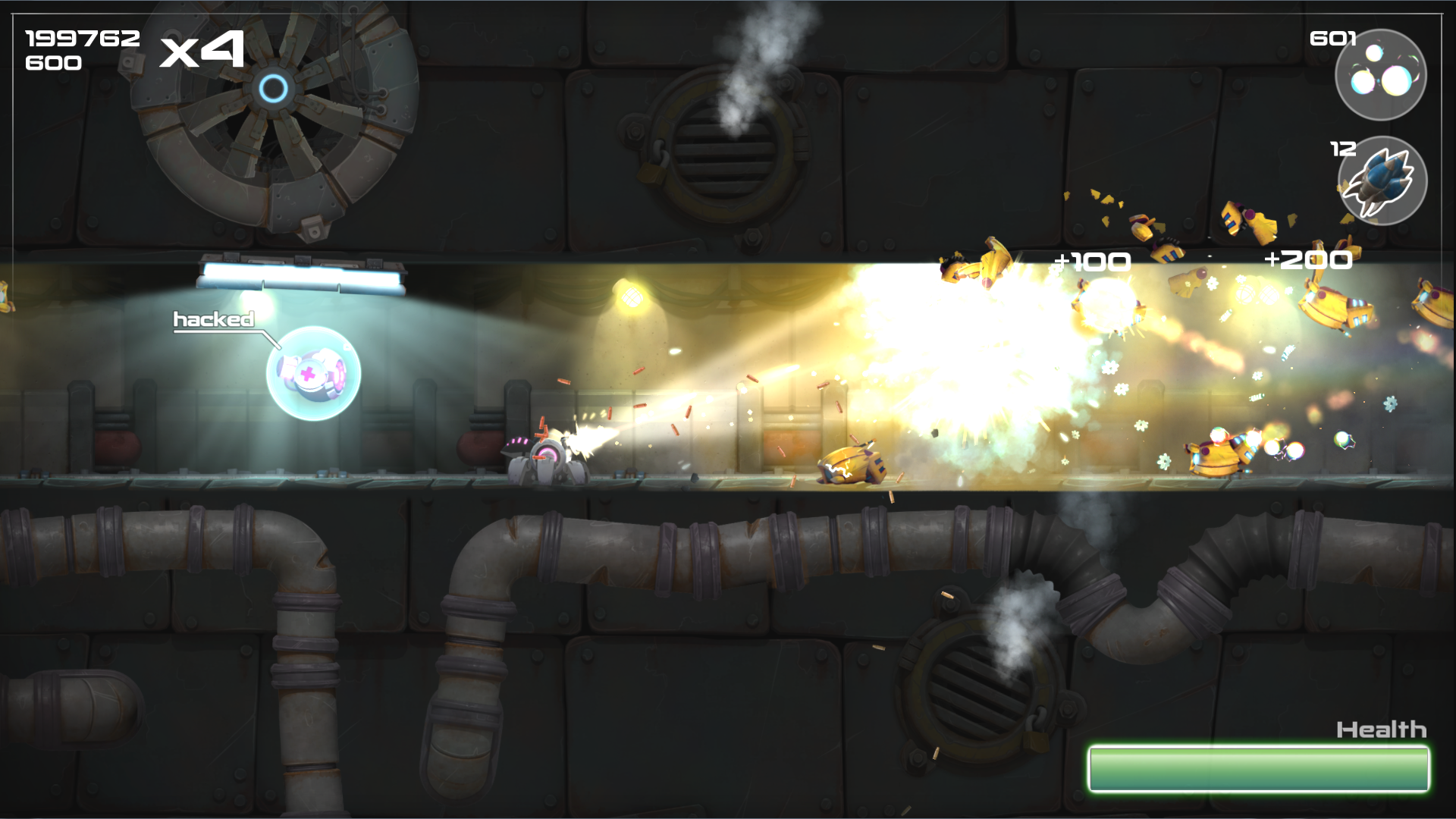Select the glowing orbs weapon icon
This screenshot has height=819, width=1456.
coord(1380,74)
